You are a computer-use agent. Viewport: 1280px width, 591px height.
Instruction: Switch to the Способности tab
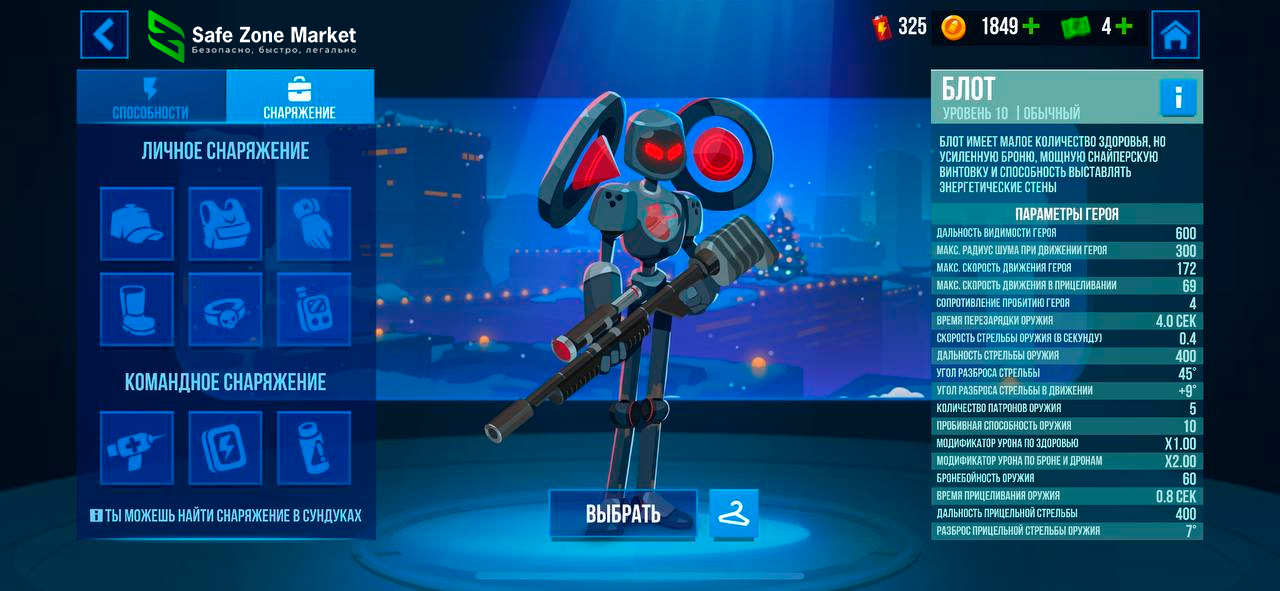click(x=151, y=98)
